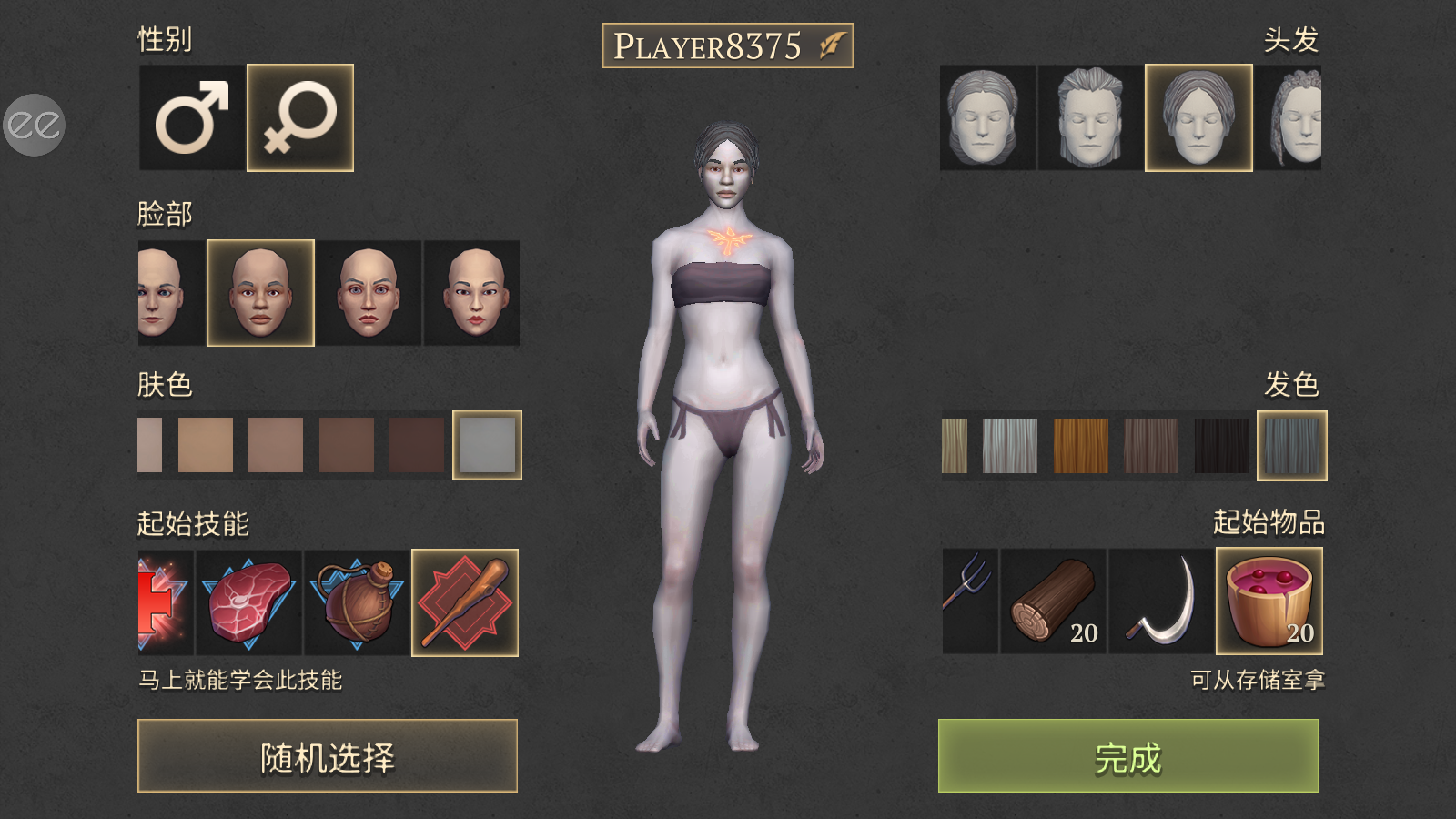Image resolution: width=1456 pixels, height=819 pixels.
Task: Choose the white-gray hair color swatch
Action: [1010, 445]
